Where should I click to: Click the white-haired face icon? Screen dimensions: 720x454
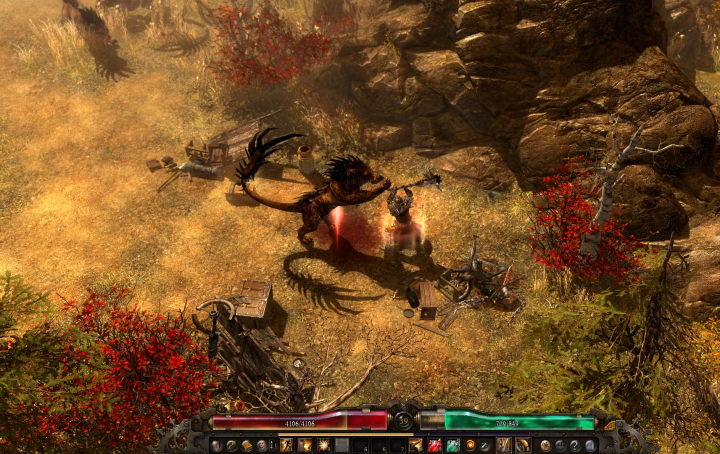pos(262,445)
